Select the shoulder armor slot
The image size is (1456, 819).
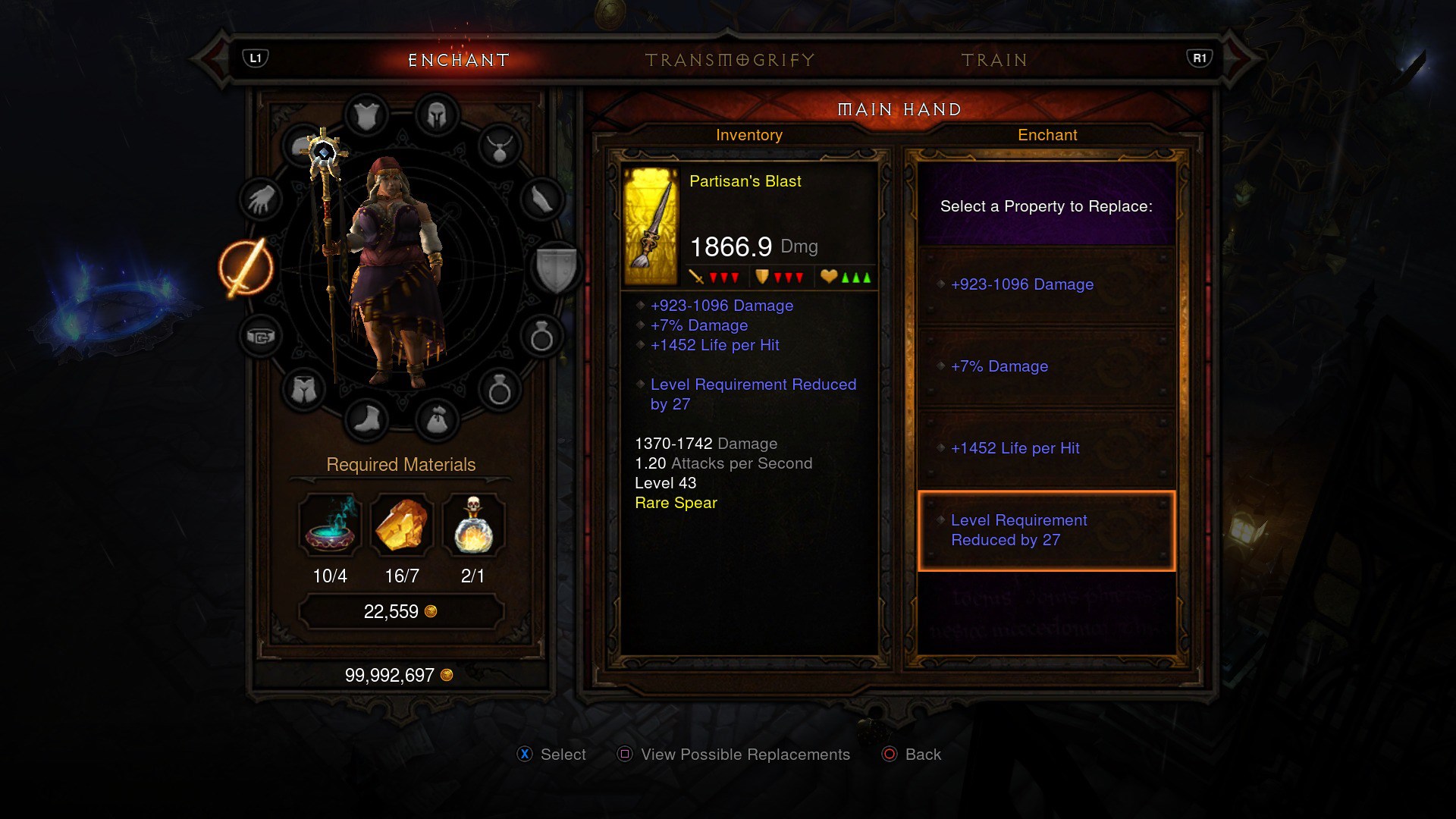coord(303,146)
